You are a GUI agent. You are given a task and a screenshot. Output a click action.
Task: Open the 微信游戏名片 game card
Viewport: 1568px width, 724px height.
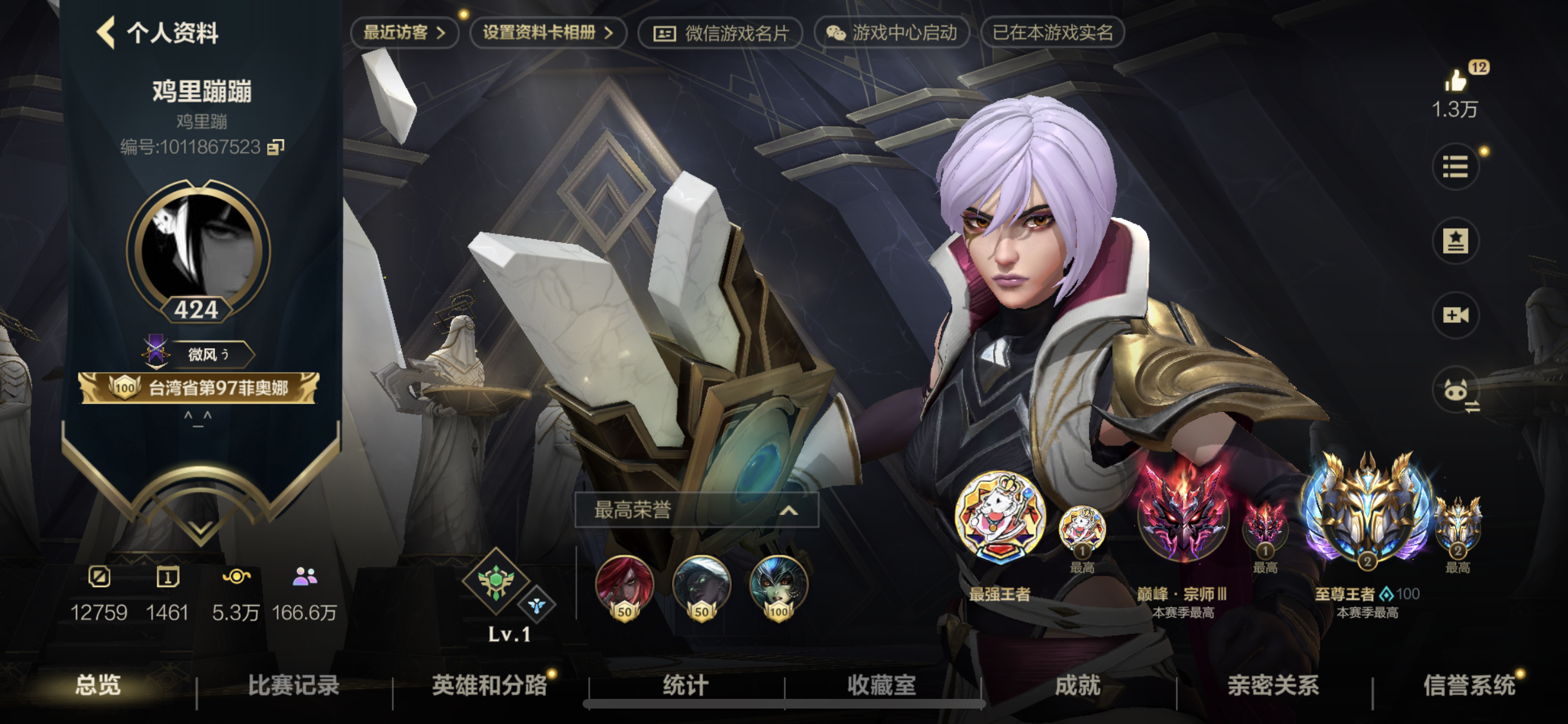click(x=720, y=33)
